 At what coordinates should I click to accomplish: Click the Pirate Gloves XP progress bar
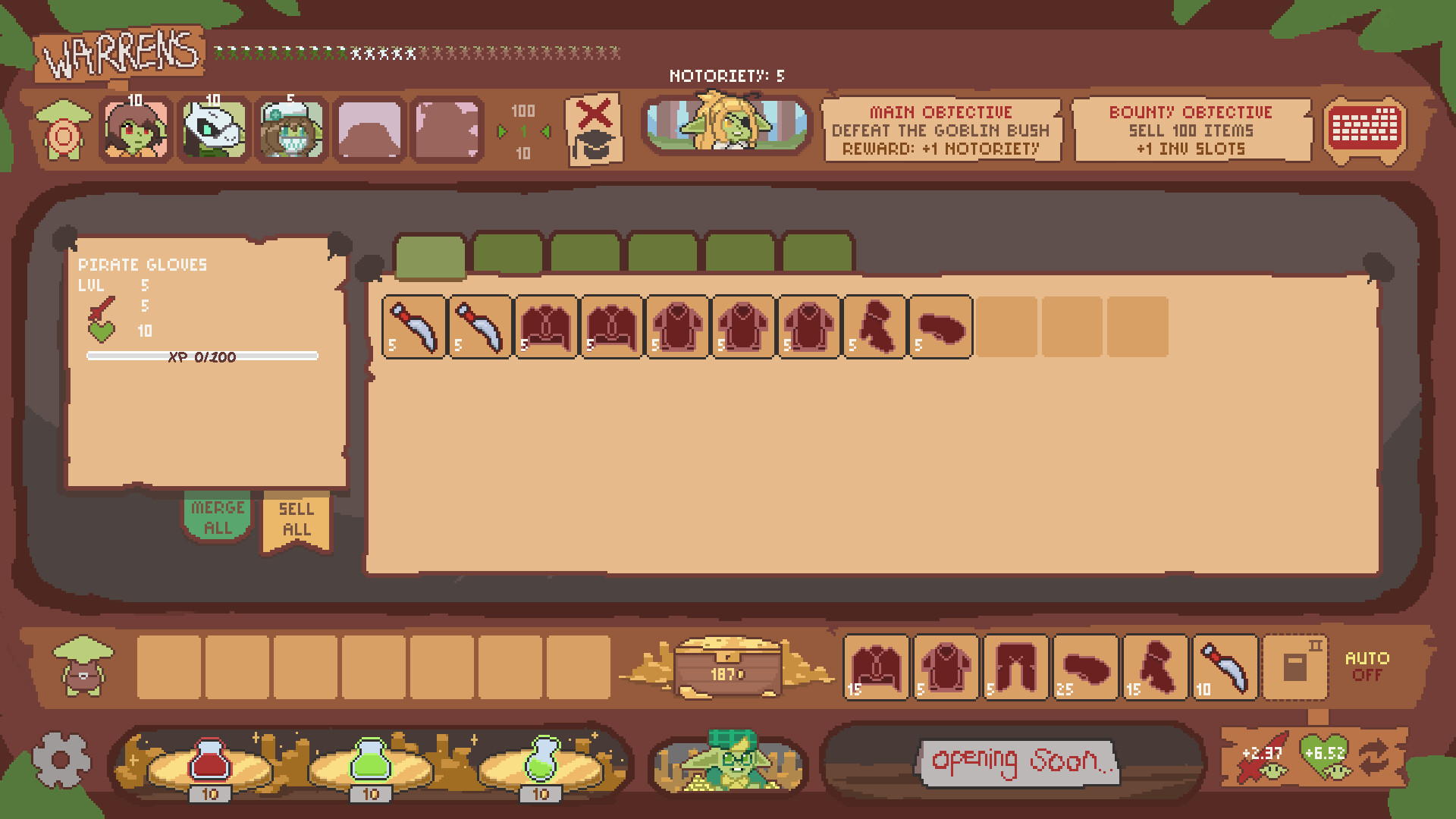[x=202, y=356]
